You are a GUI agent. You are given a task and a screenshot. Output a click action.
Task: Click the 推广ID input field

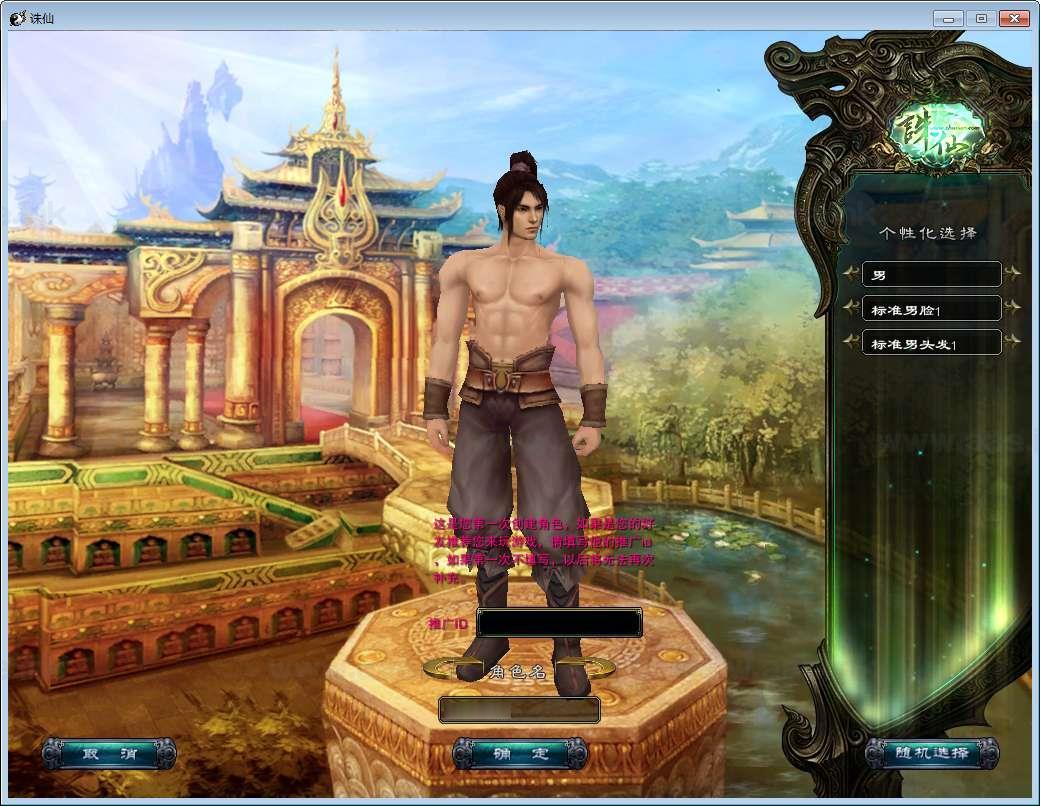(559, 623)
